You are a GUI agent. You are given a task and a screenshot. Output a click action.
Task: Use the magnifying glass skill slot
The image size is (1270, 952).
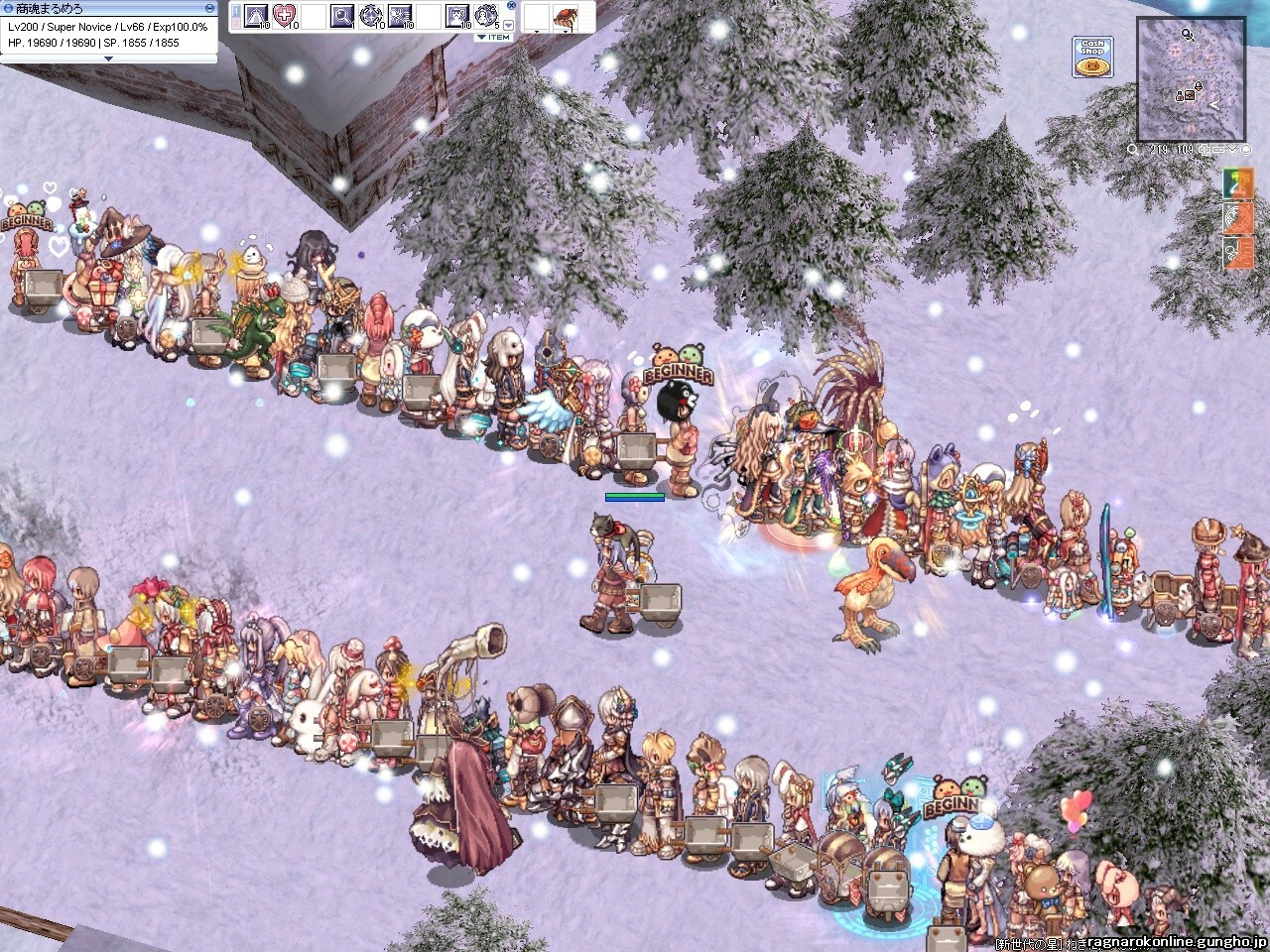(342, 16)
